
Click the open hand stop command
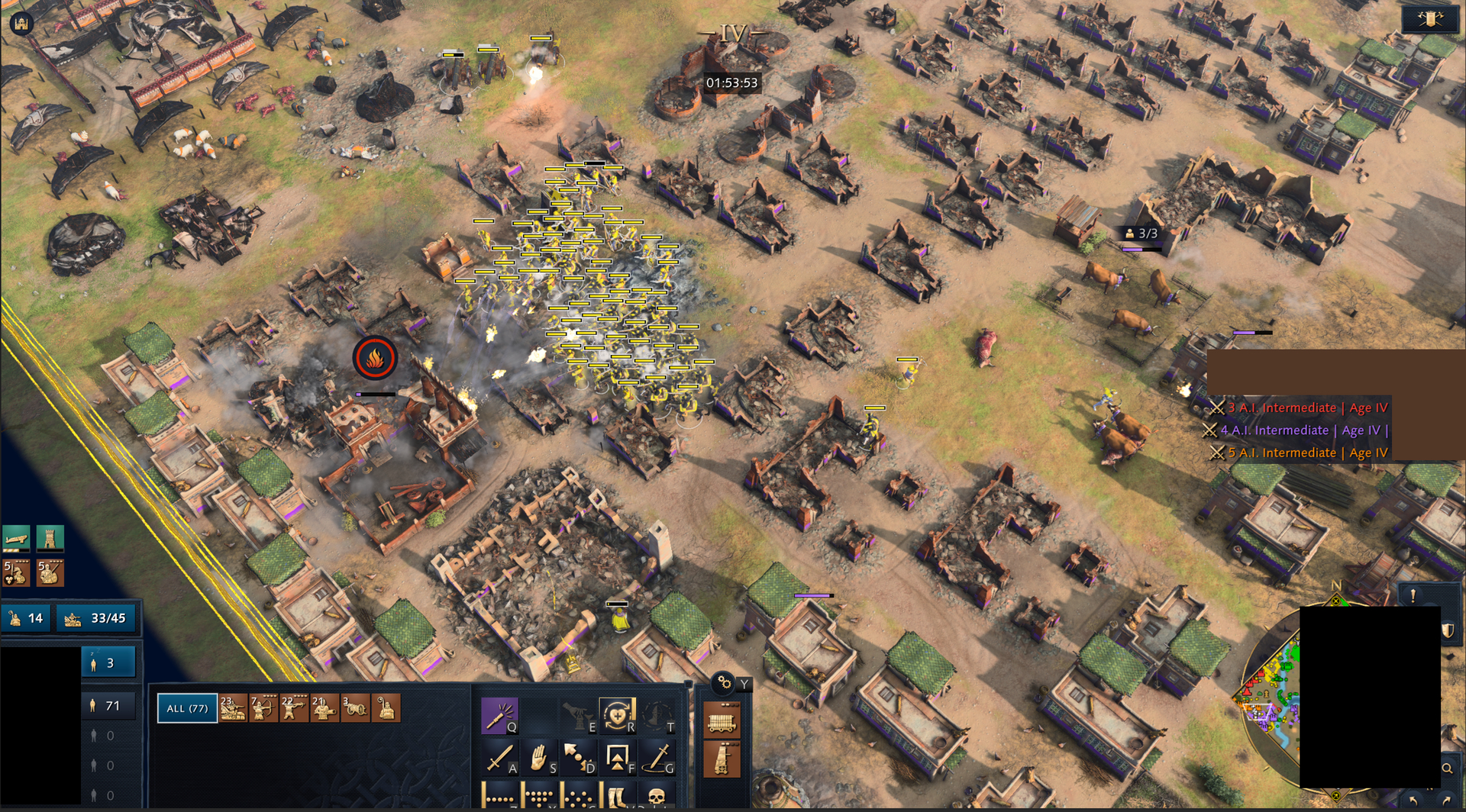tap(539, 757)
